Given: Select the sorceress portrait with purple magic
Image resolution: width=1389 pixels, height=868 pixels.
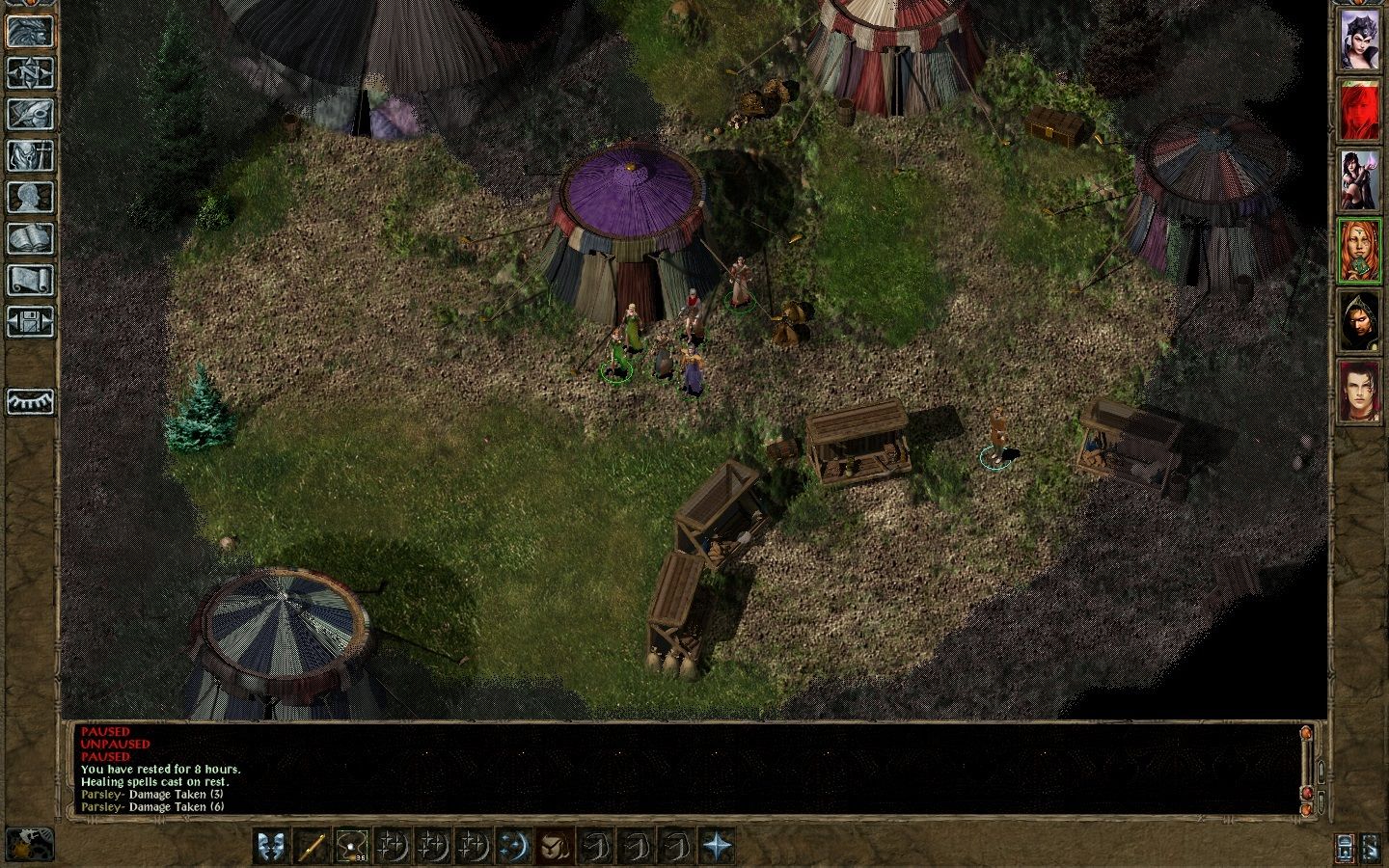Looking at the screenshot, I should coord(1358,180).
